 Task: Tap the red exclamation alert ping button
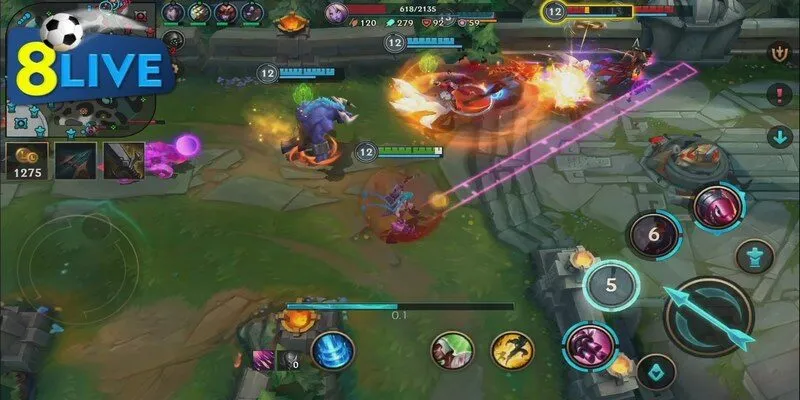(777, 95)
